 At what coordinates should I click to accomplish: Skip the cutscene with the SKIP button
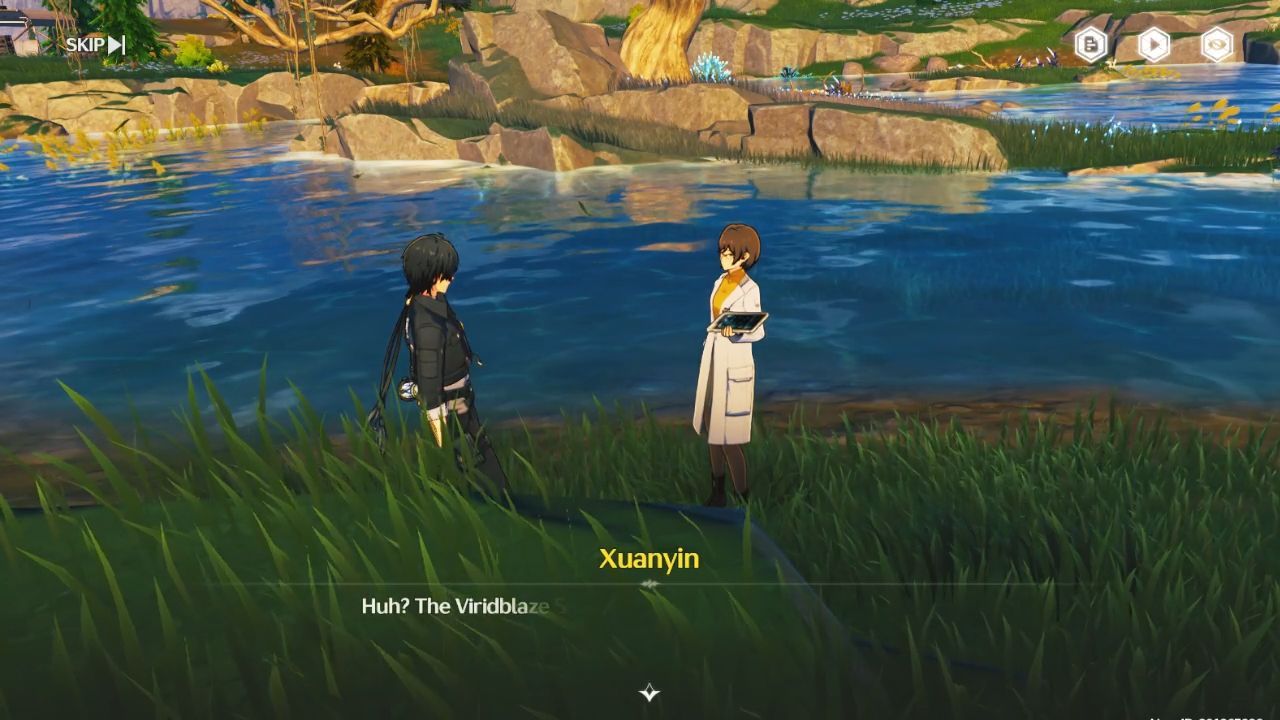(x=95, y=44)
